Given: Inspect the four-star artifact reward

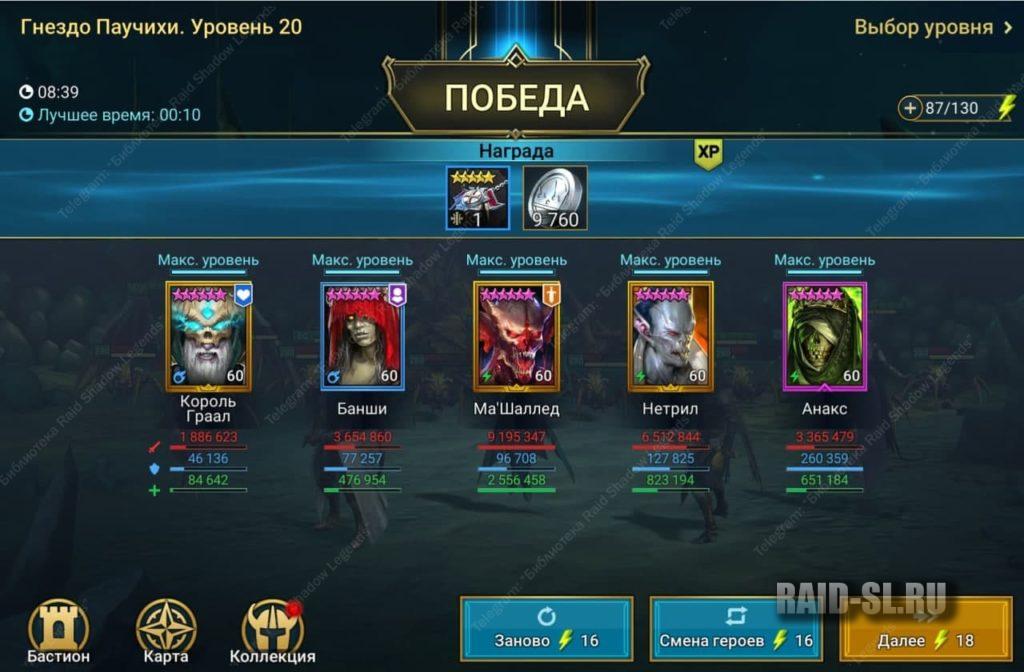Looking at the screenshot, I should point(477,198).
